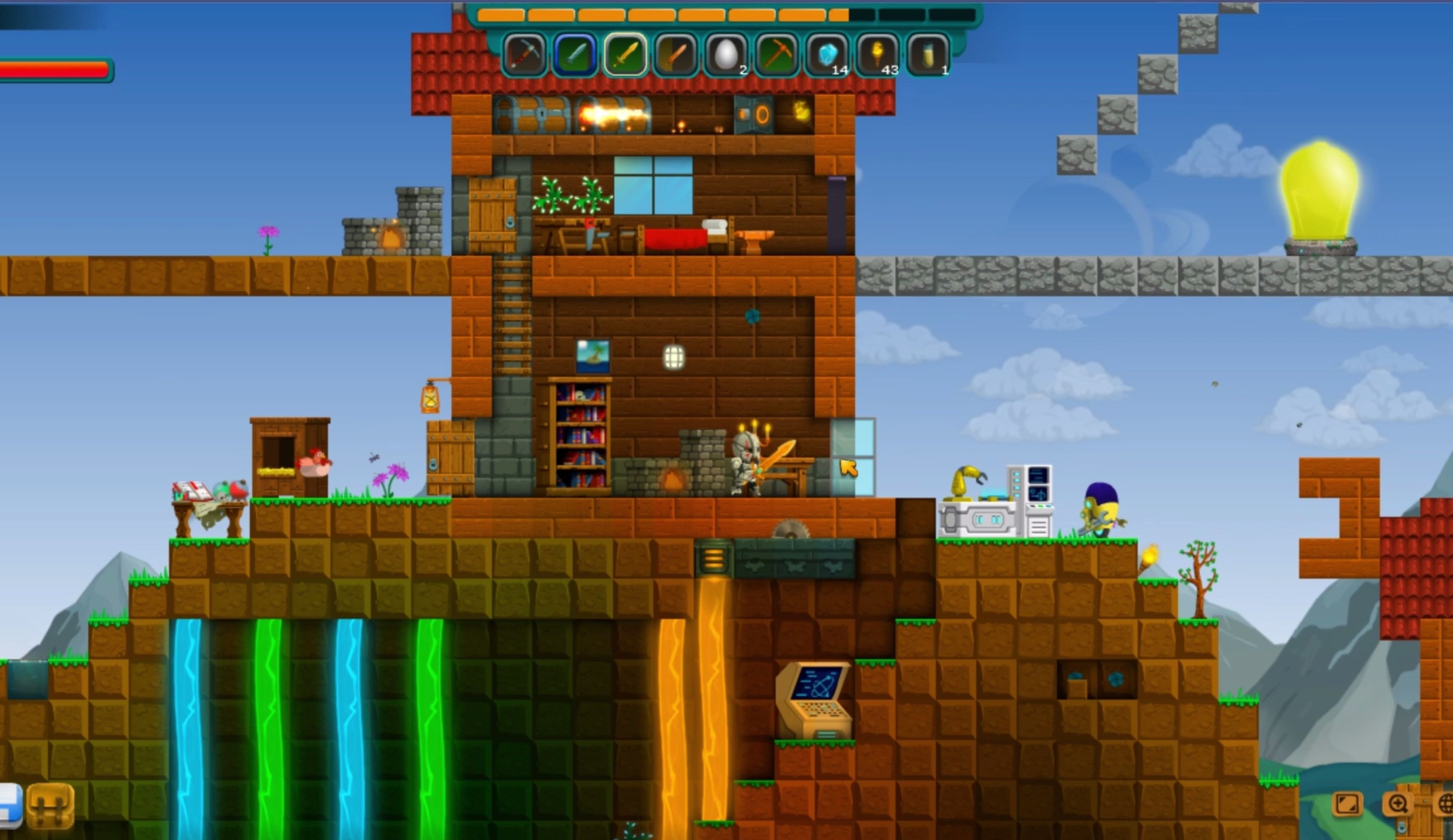Select the blue crystal stack slot
Image resolution: width=1453 pixels, height=840 pixels.
827,55
